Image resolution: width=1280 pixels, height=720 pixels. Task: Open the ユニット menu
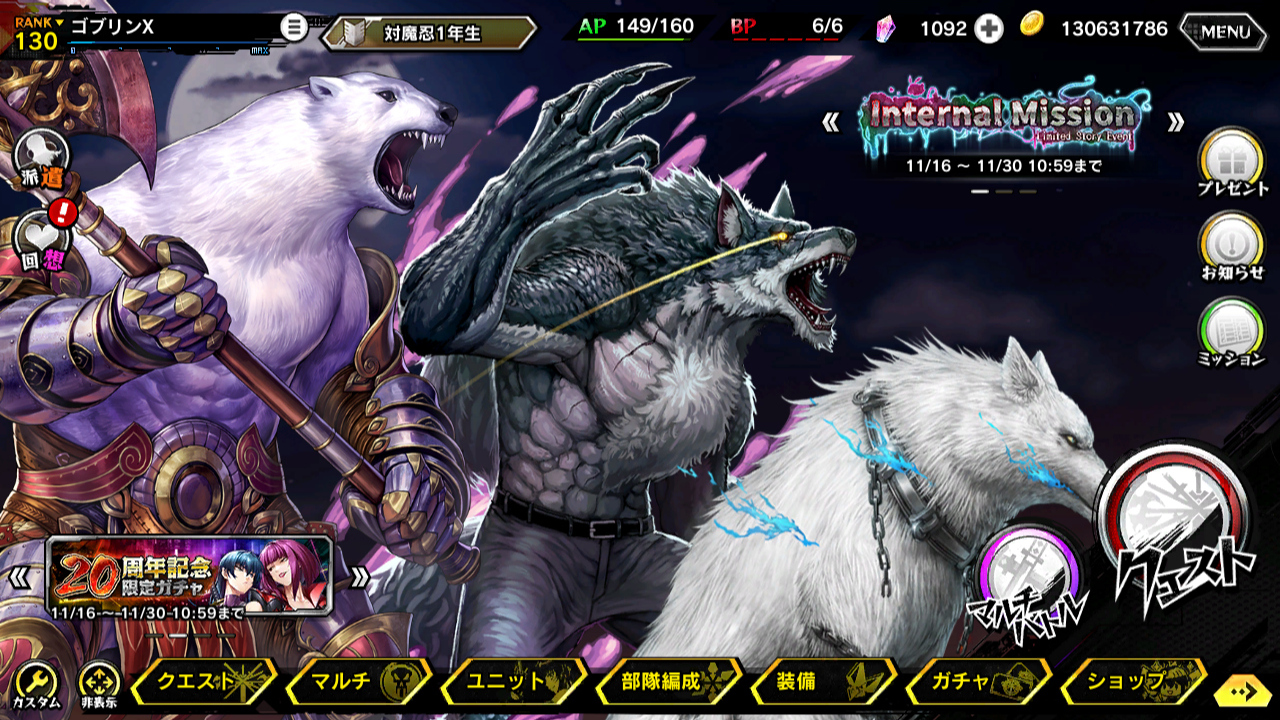point(512,682)
